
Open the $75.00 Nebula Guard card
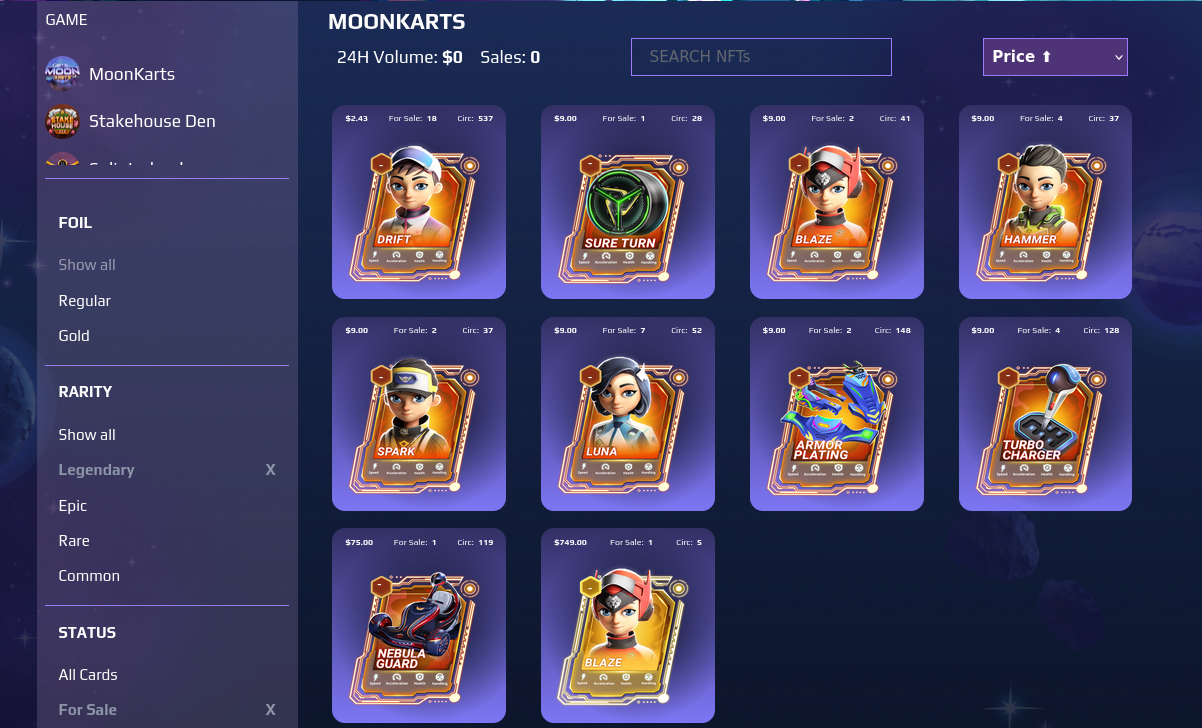tap(419, 633)
